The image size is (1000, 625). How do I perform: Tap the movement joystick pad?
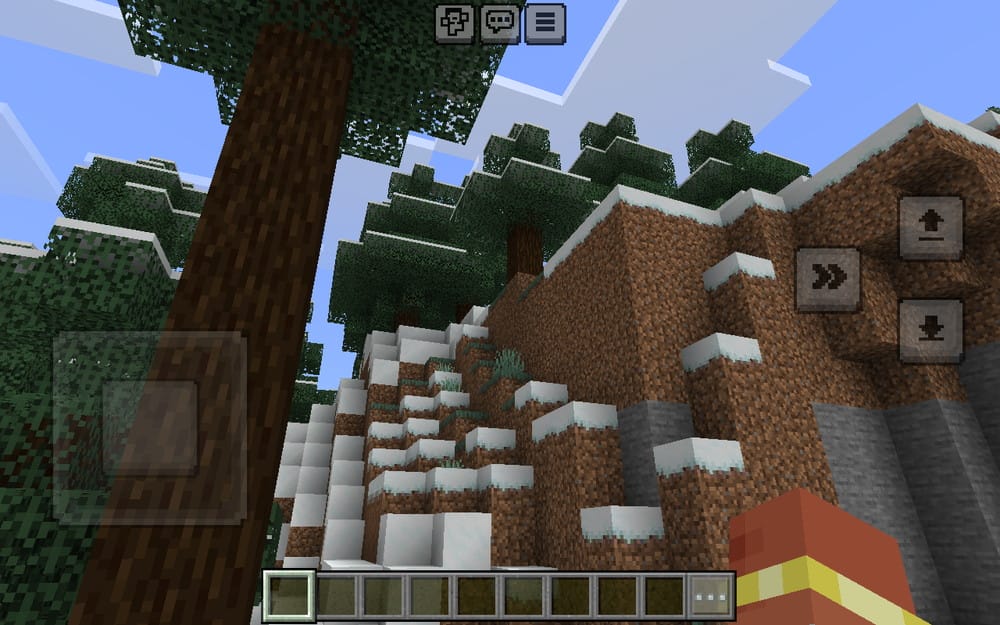(x=150, y=427)
